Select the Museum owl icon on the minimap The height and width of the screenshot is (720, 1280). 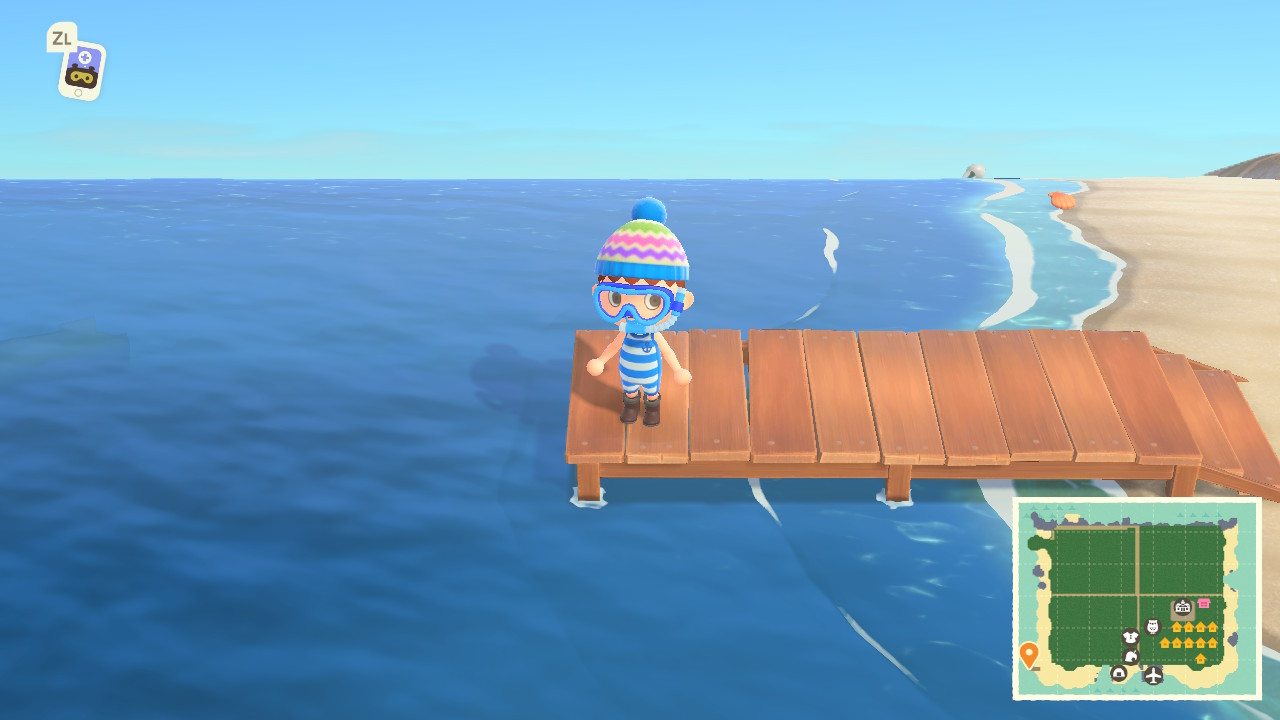[1153, 625]
